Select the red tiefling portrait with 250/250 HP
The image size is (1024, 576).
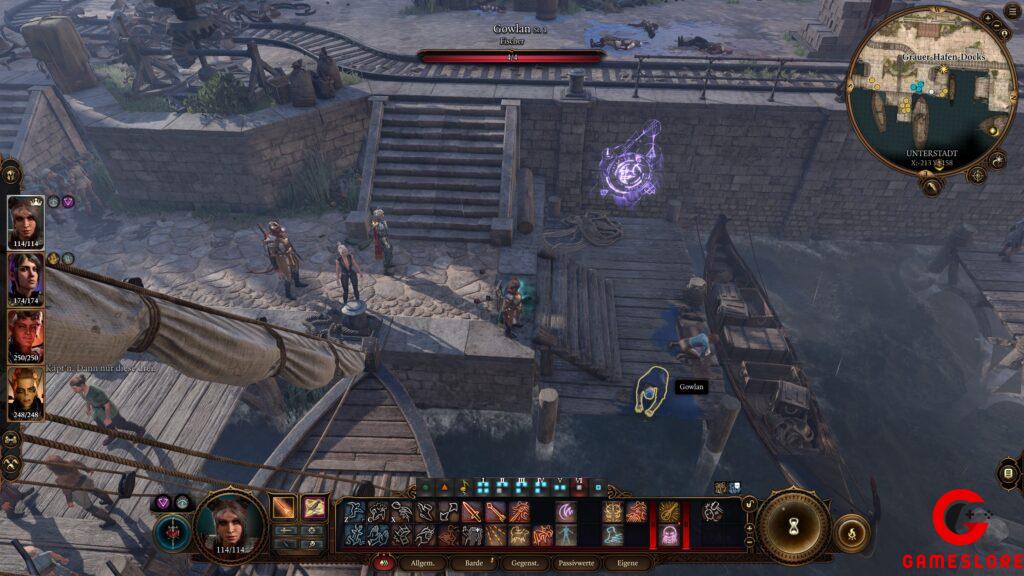tap(26, 335)
